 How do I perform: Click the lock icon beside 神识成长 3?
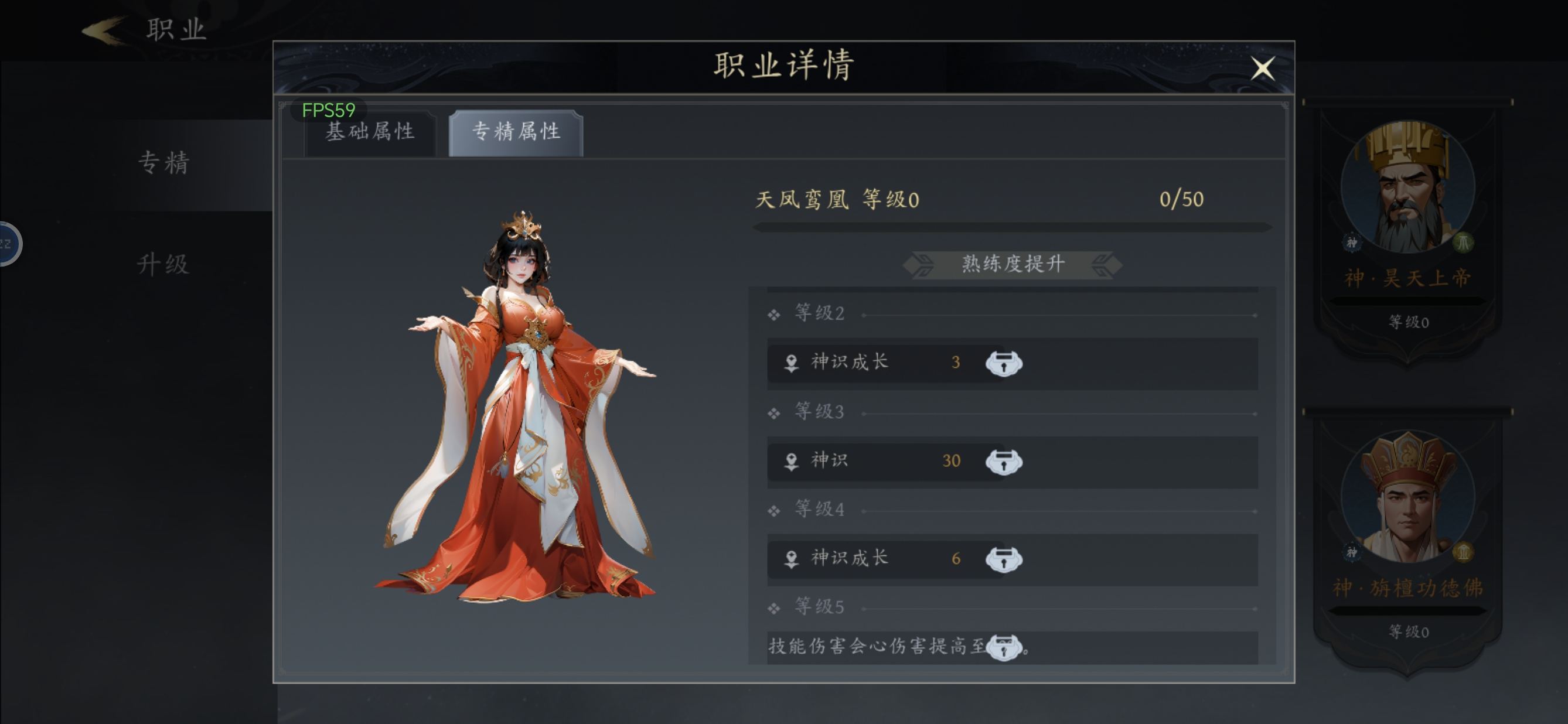click(1005, 363)
